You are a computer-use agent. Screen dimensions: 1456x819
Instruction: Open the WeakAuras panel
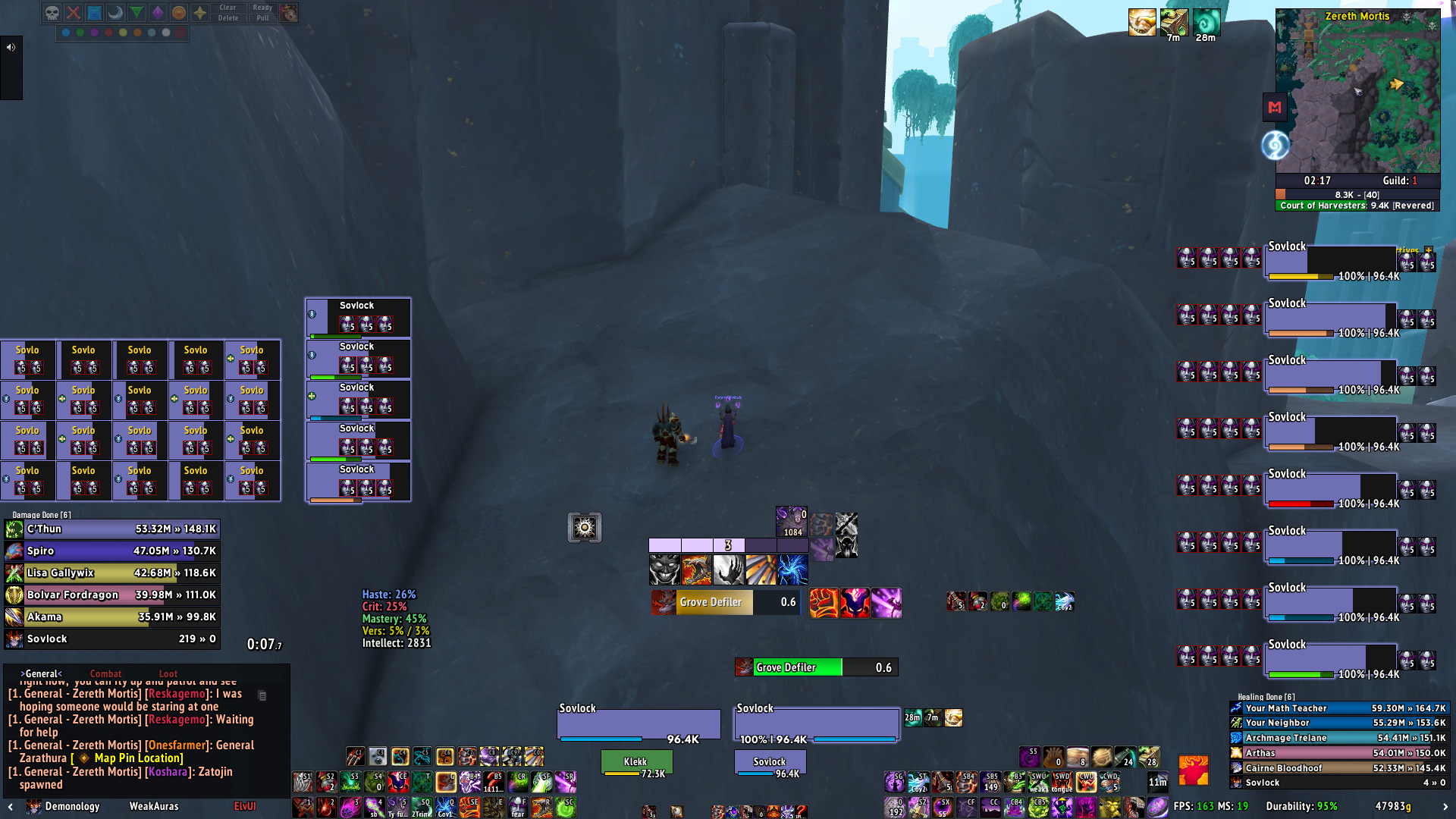(154, 806)
